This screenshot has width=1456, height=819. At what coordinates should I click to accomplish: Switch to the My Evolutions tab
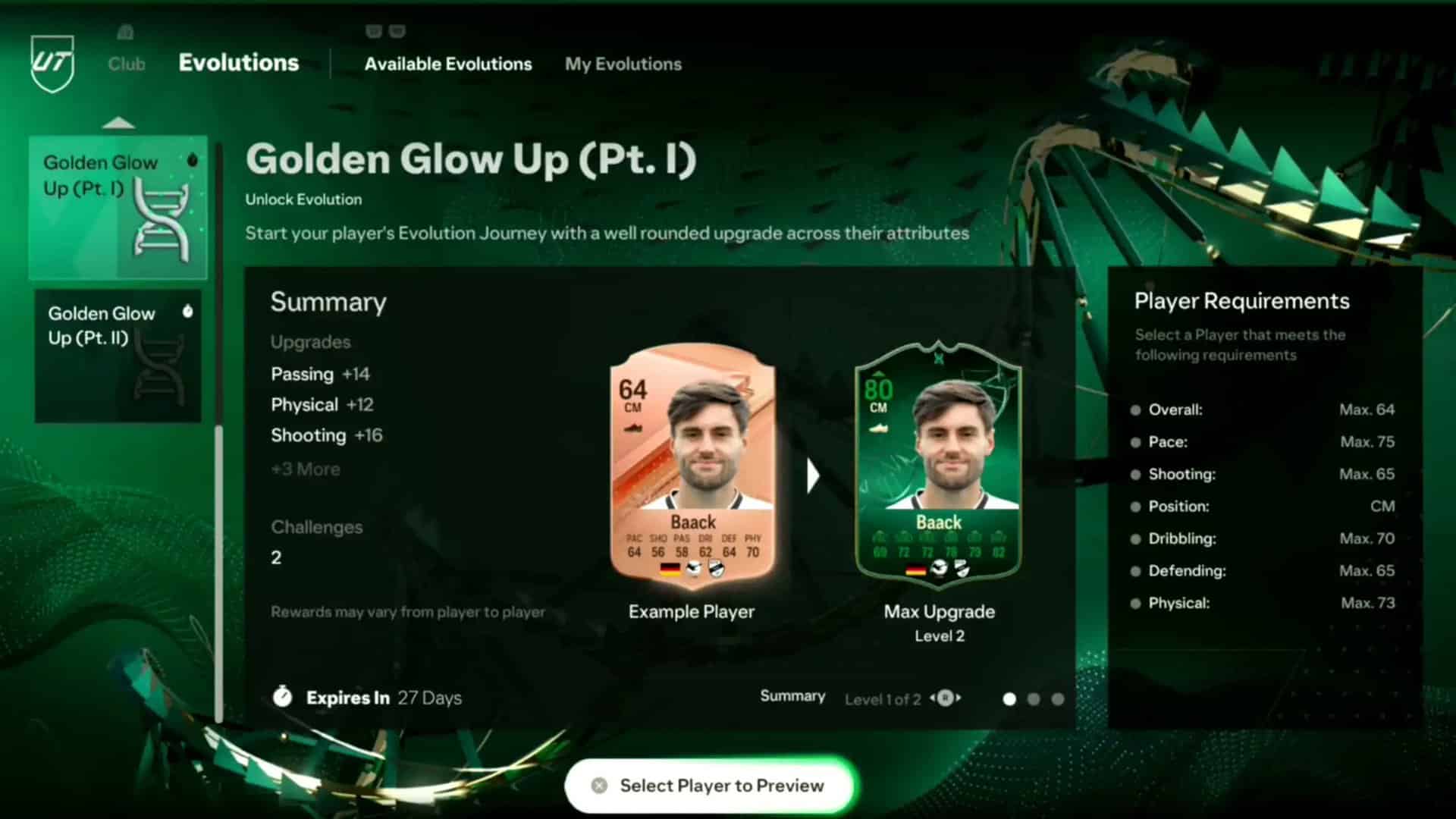(x=623, y=64)
